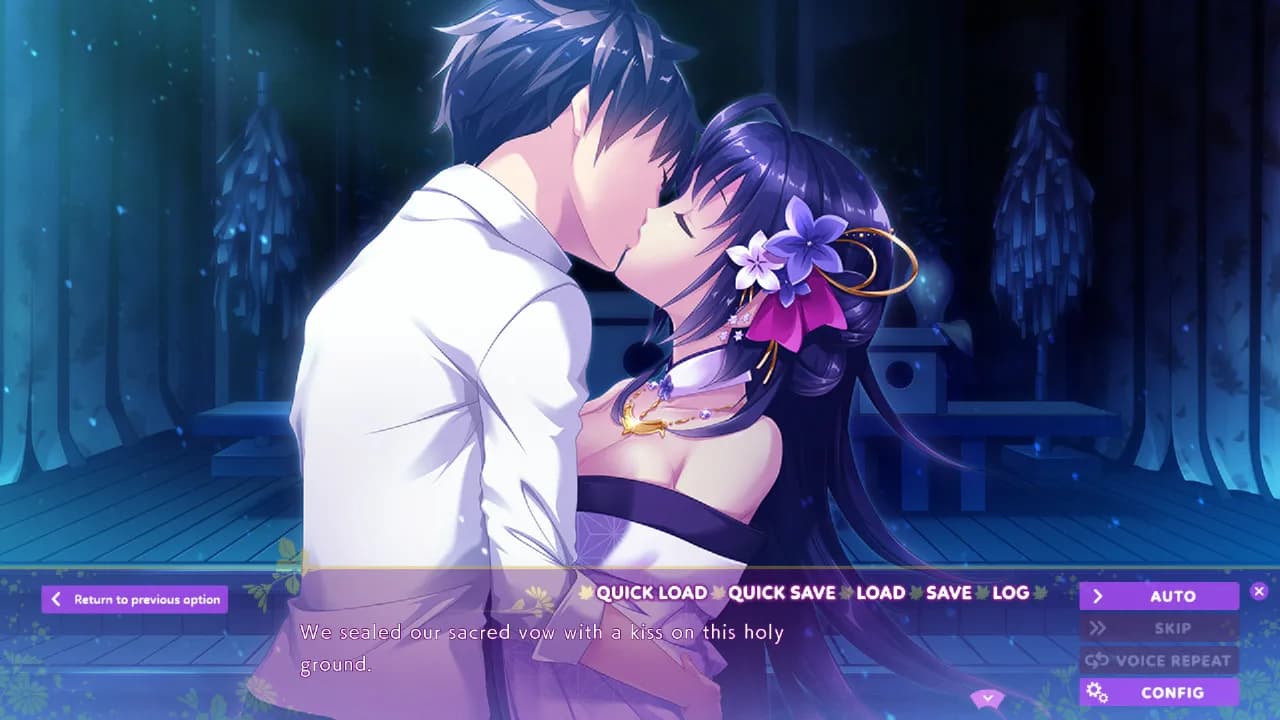Open the SAVE screen
Viewport: 1280px width, 720px height.
950,593
